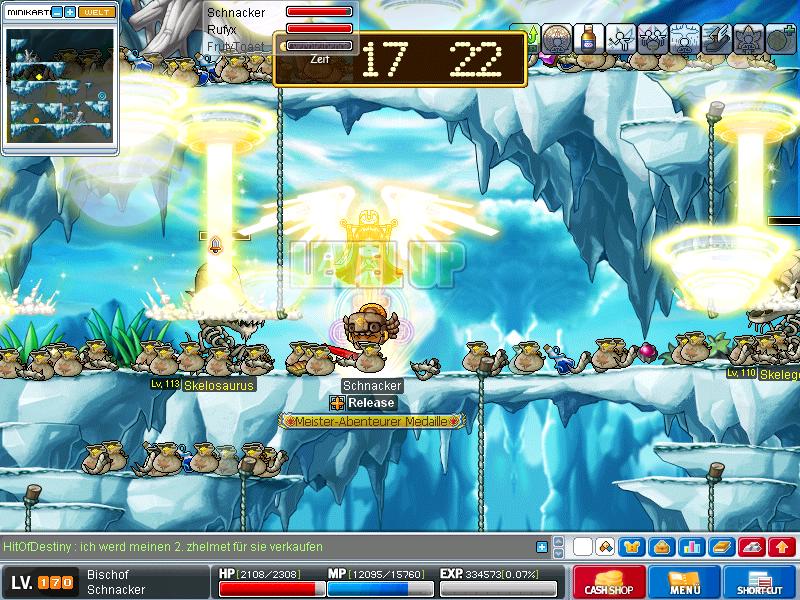Screen dimensions: 800x600
Task: Expand the chat window with the plus button
Action: click(x=542, y=547)
